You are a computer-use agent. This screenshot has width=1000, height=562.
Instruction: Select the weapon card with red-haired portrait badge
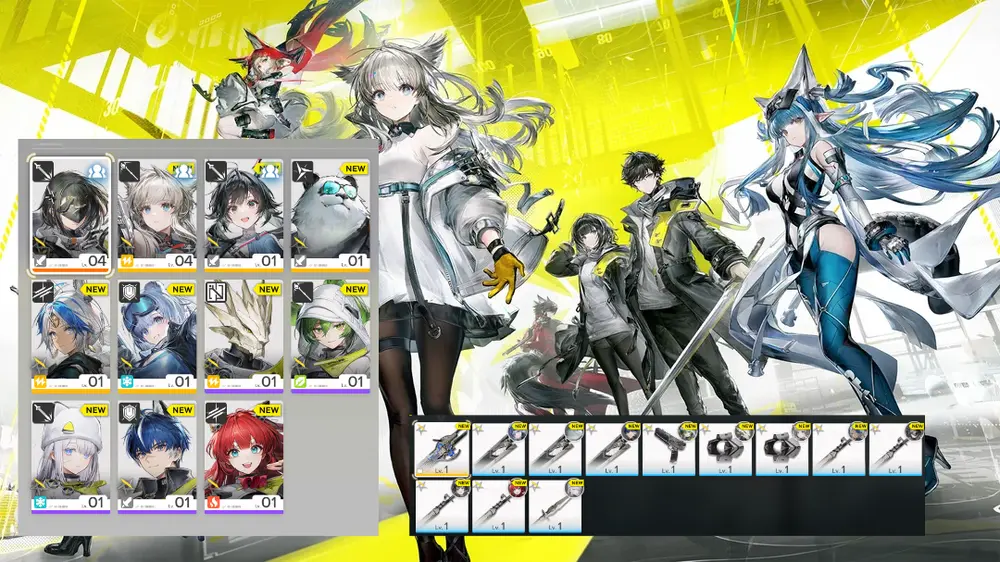pos(497,505)
